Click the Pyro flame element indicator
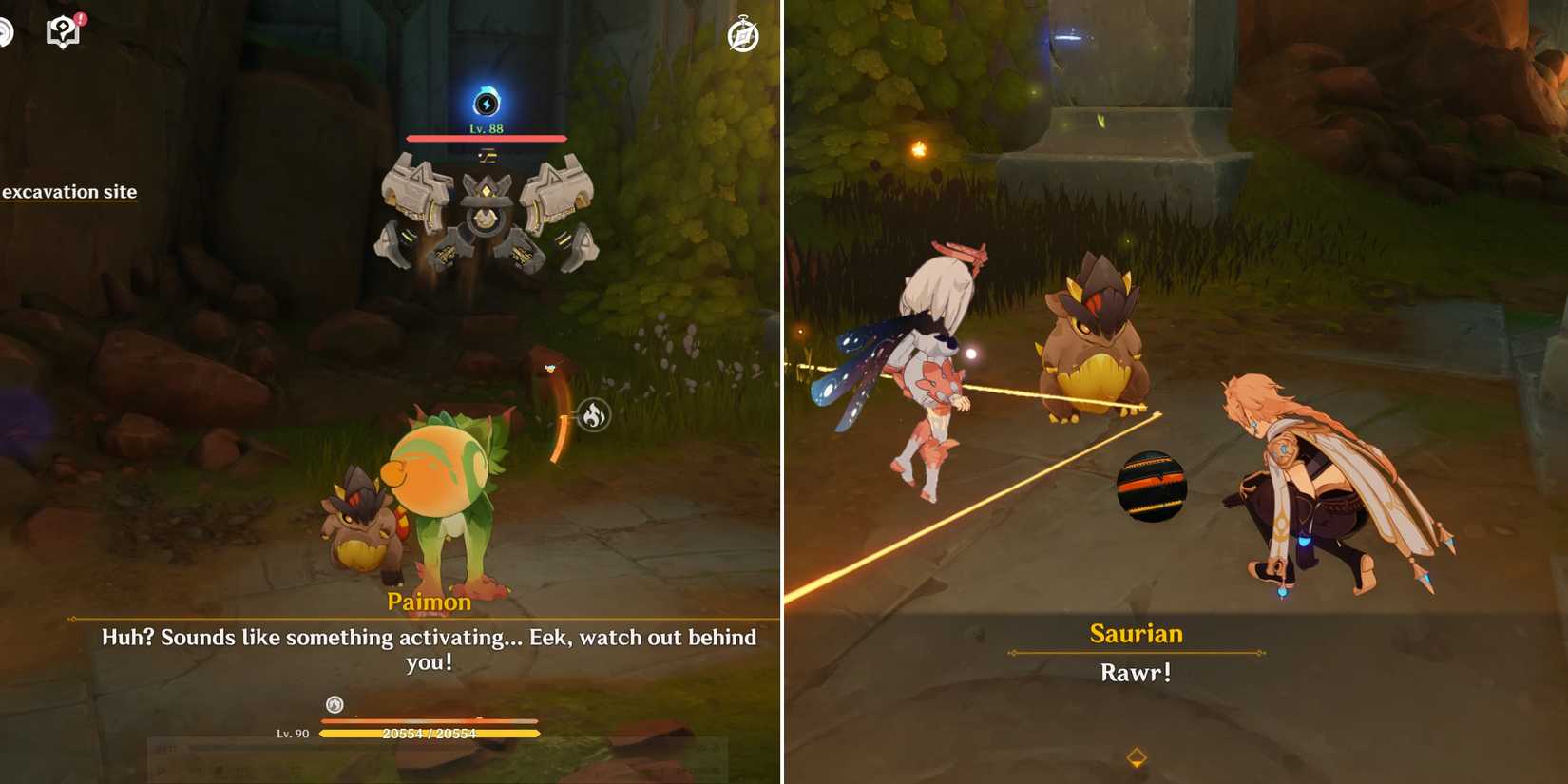1568x784 pixels. pos(595,416)
